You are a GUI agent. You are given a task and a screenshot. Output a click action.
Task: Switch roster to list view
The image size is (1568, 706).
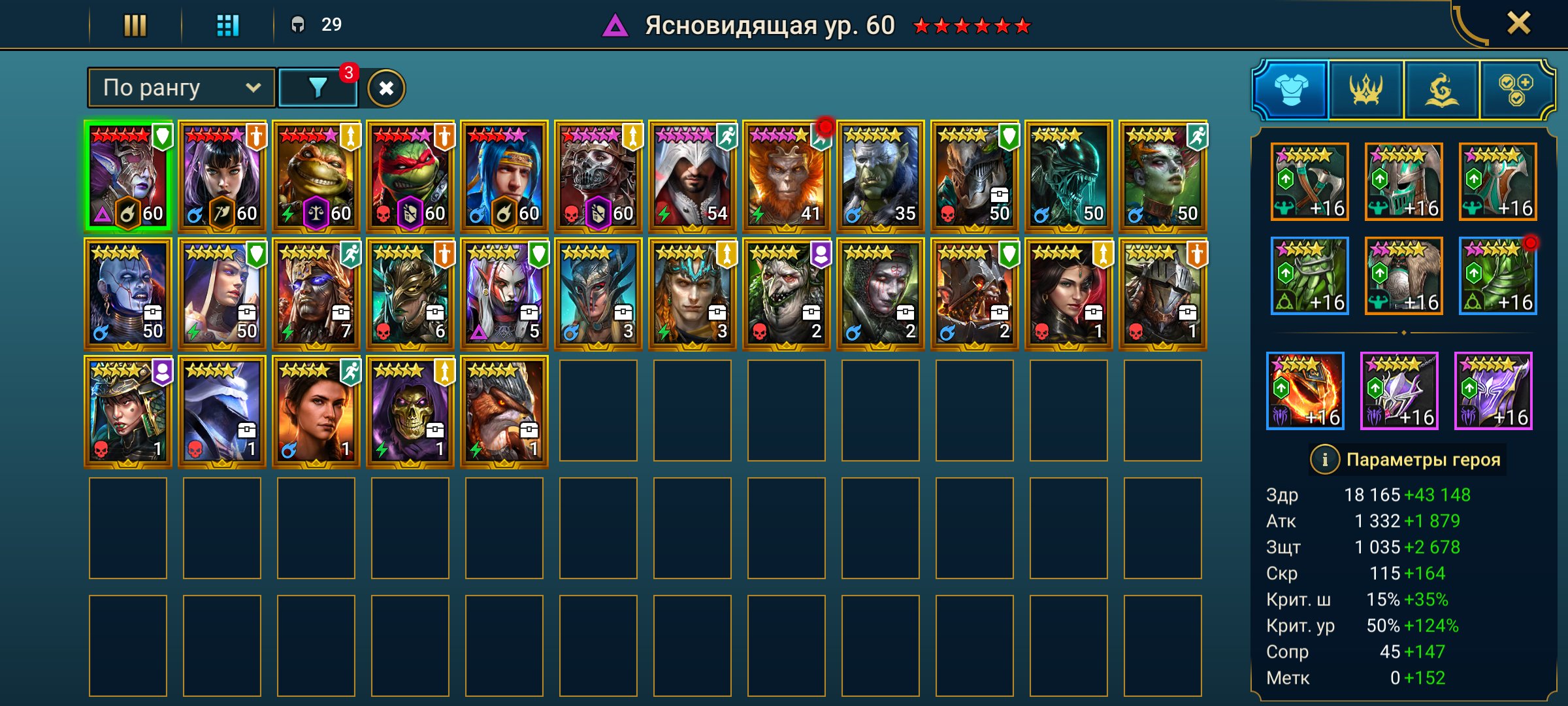tap(134, 26)
